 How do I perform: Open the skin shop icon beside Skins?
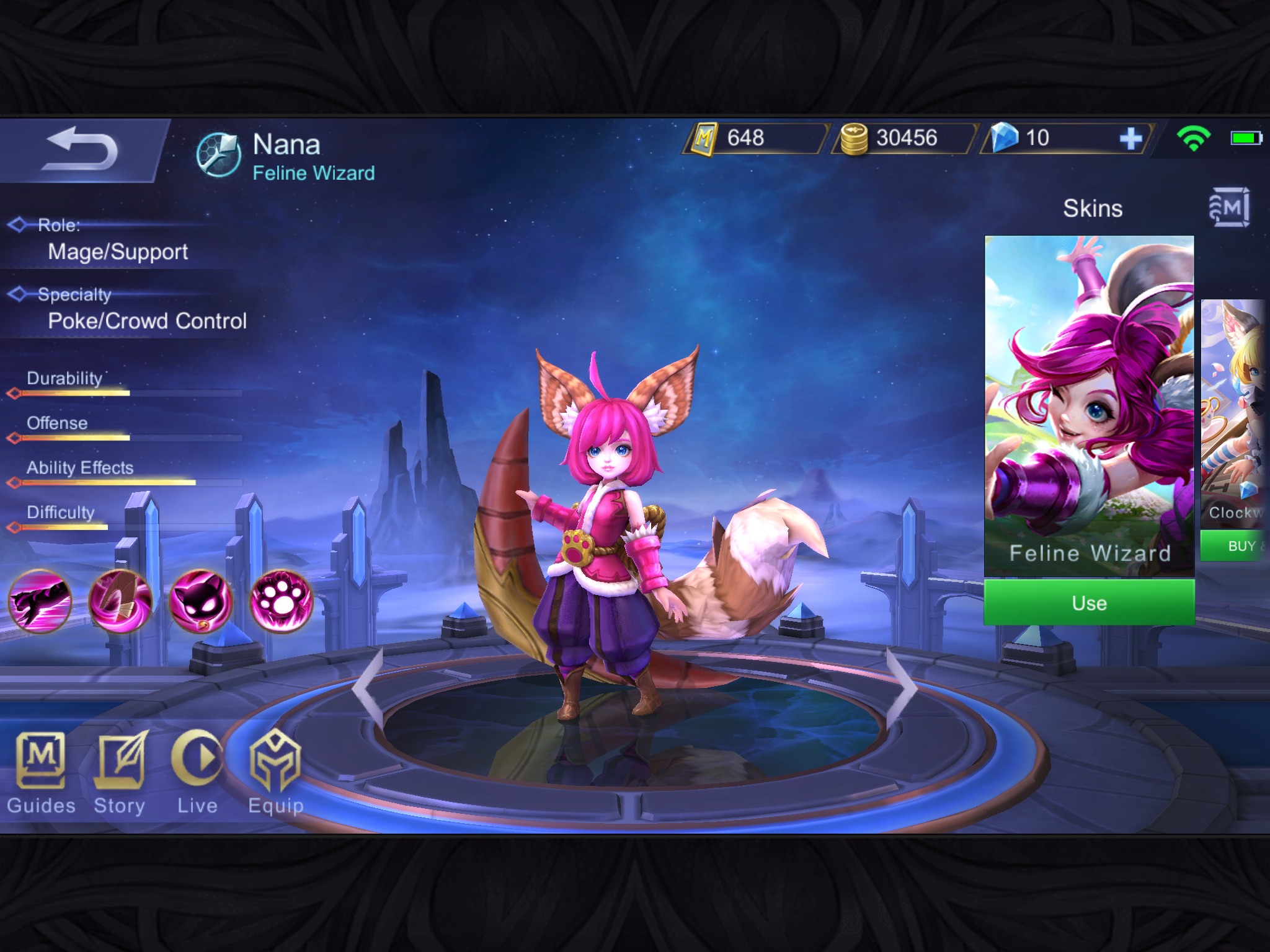point(1229,208)
